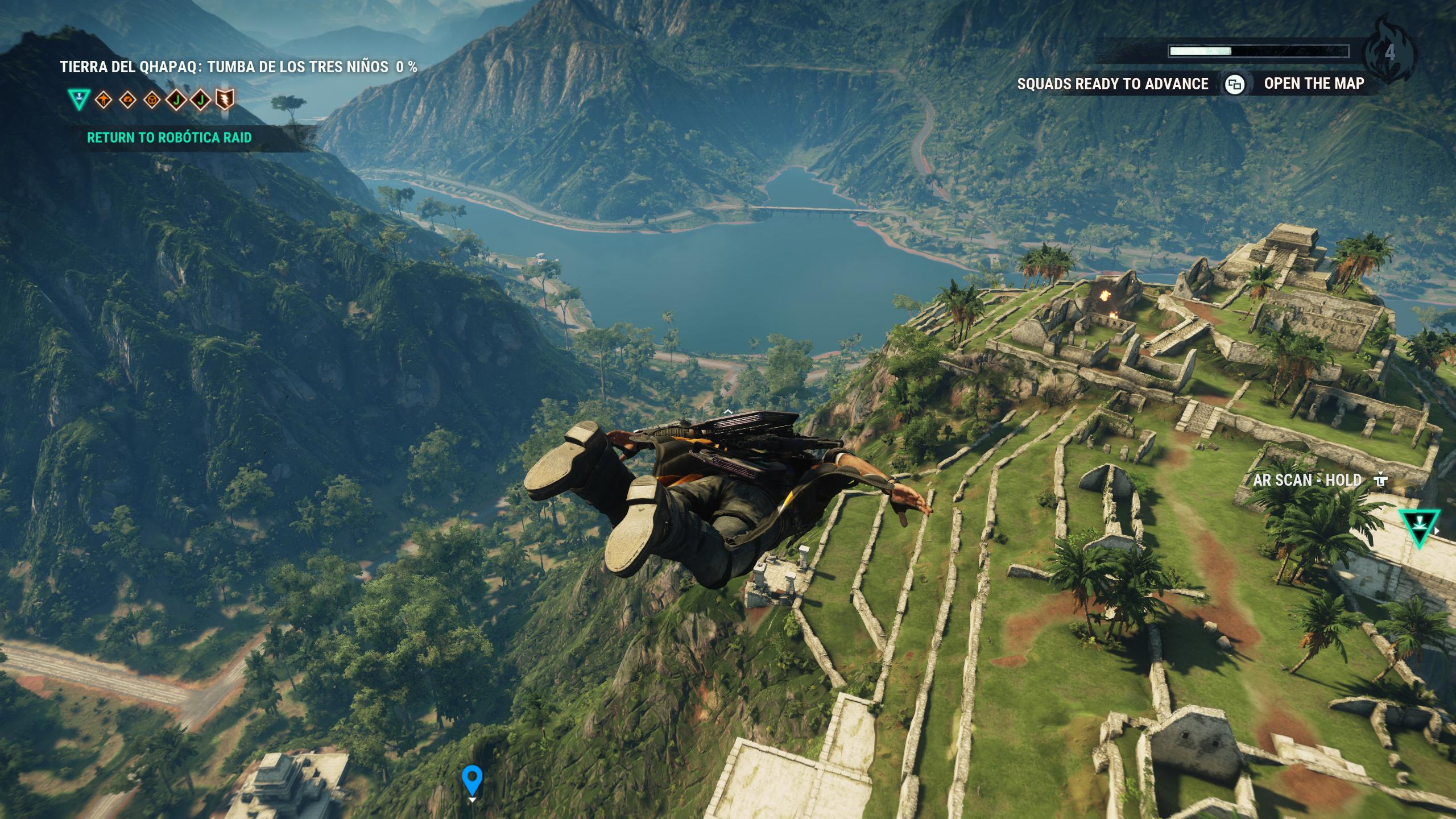Select the lightning shield badge icon
1456x819 pixels.
click(x=225, y=100)
